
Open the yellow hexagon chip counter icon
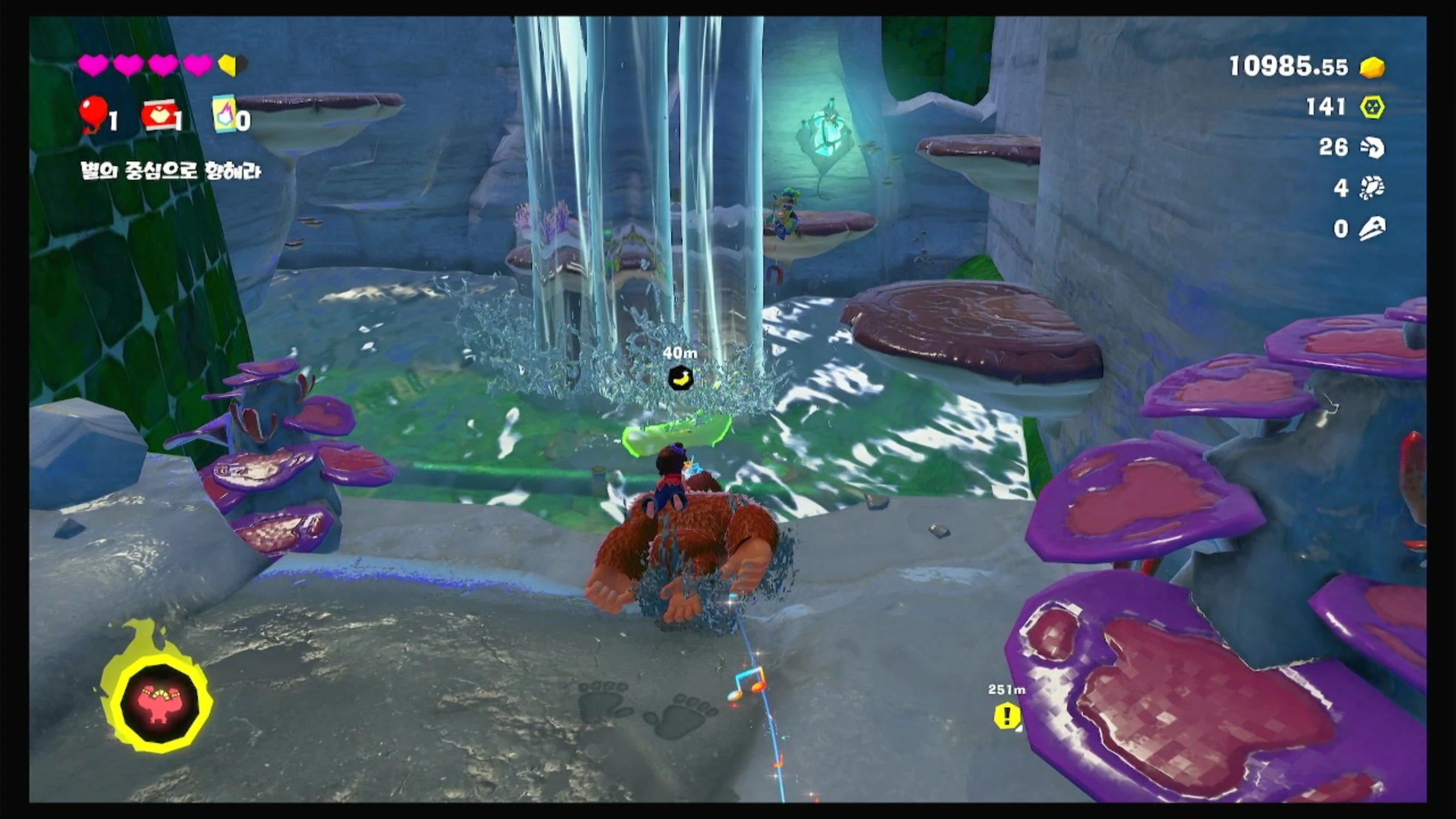click(x=1372, y=107)
